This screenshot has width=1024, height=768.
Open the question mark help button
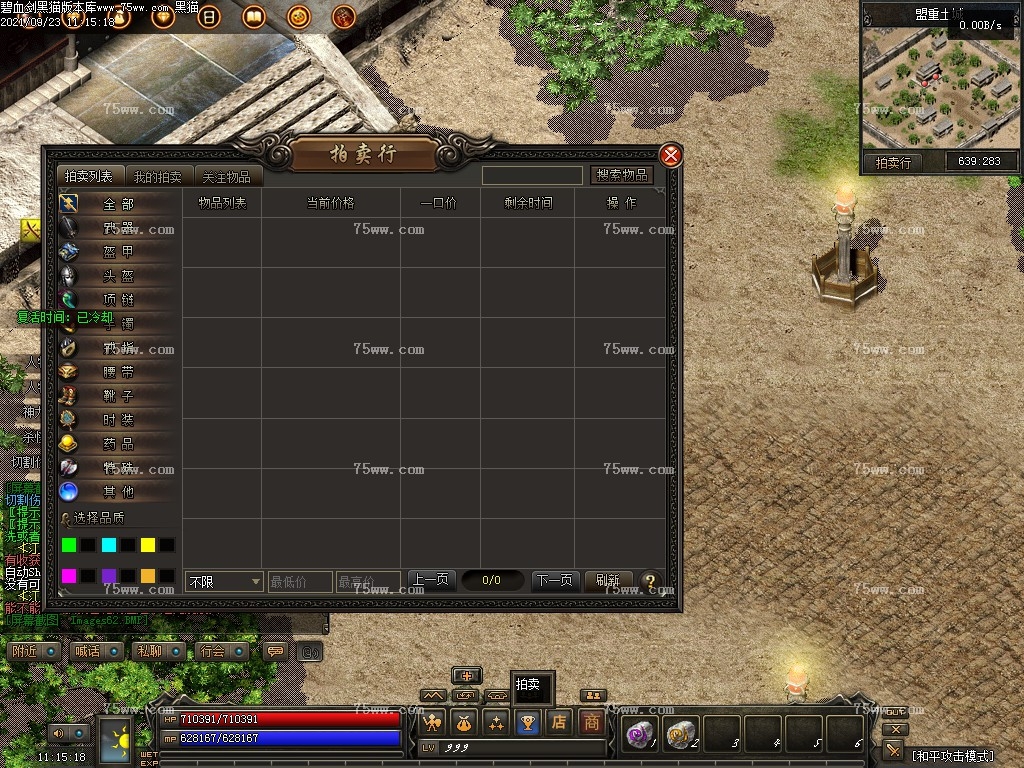(650, 580)
